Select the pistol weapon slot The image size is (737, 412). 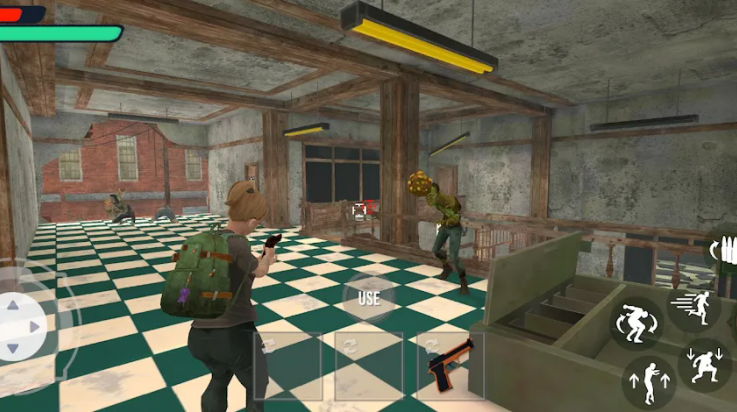[x=450, y=366]
